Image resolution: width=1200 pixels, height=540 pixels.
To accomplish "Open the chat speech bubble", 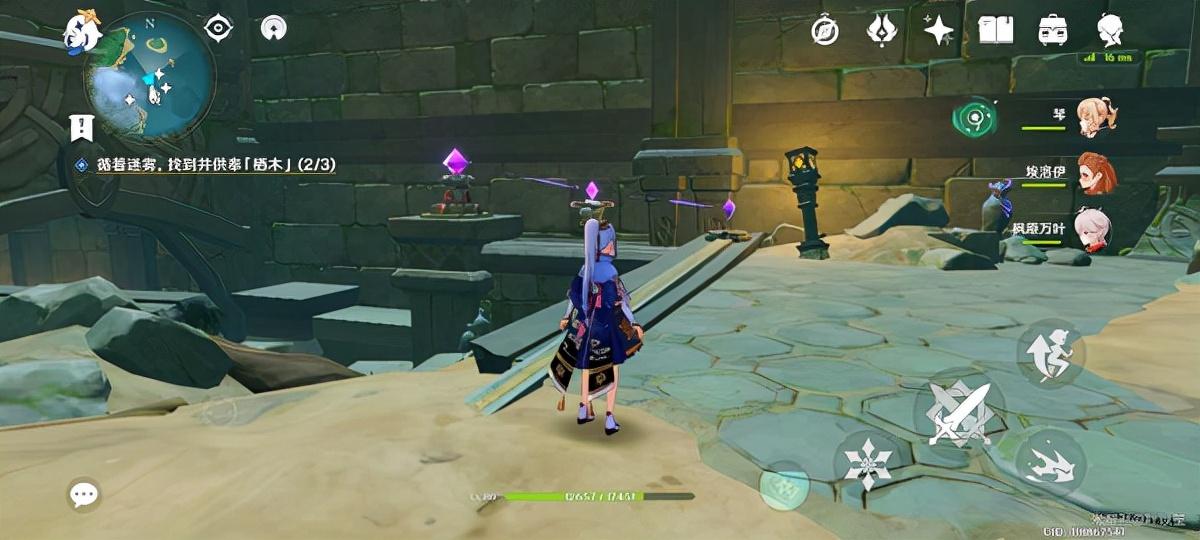I will [x=84, y=494].
